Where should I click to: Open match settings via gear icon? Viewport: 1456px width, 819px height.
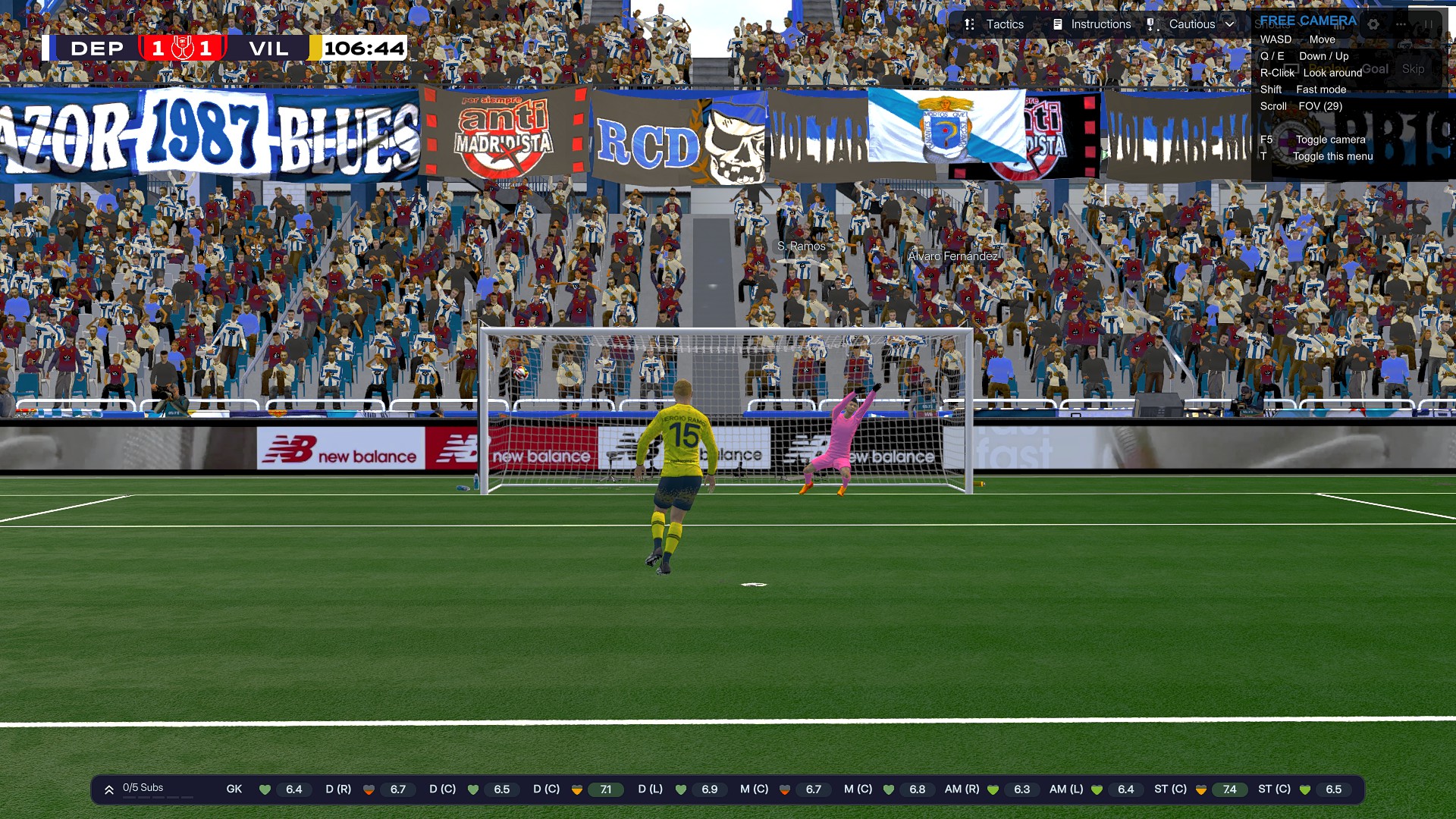[x=1373, y=24]
